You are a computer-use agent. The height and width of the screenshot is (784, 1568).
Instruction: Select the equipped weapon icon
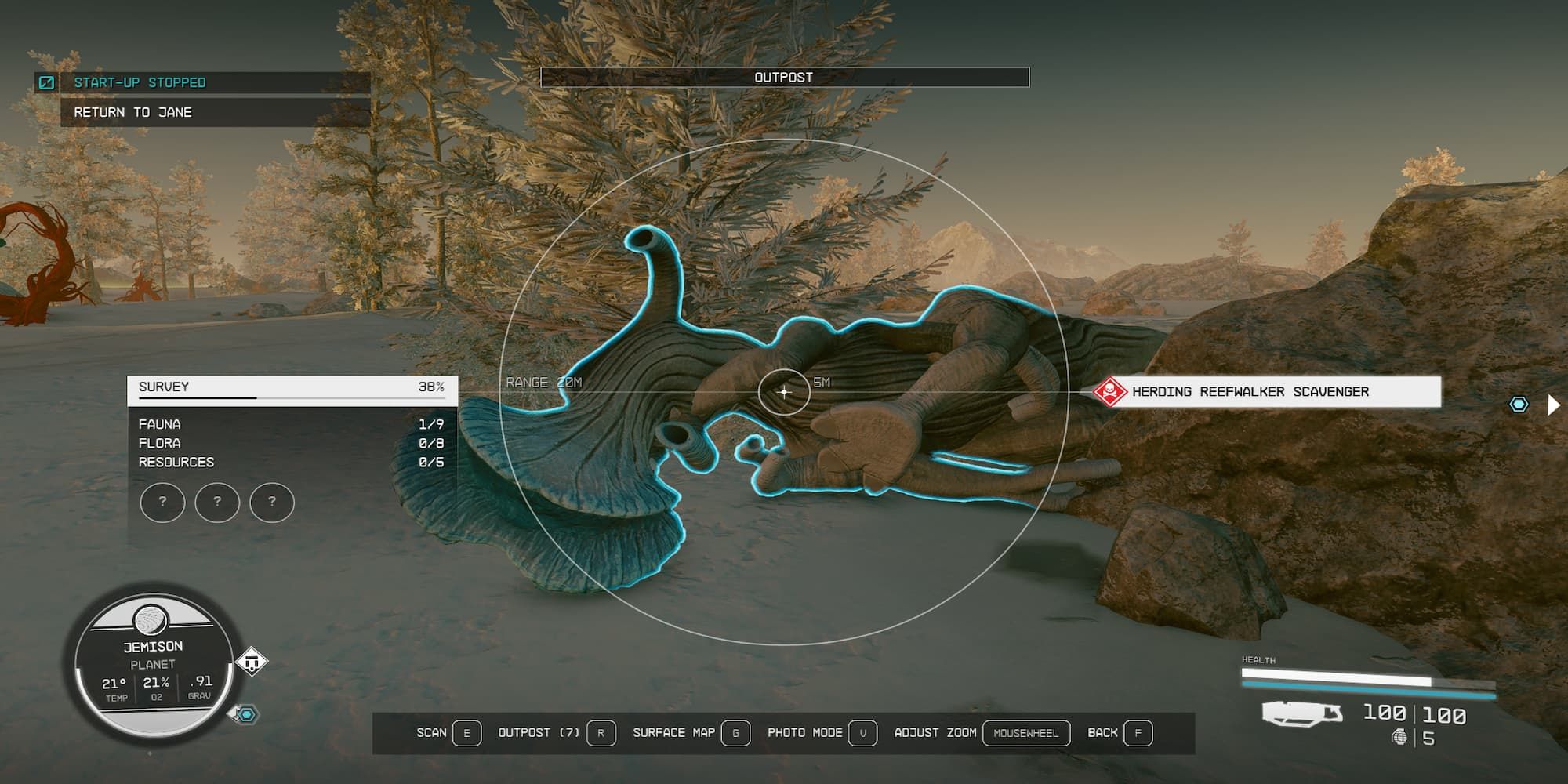(x=1301, y=713)
